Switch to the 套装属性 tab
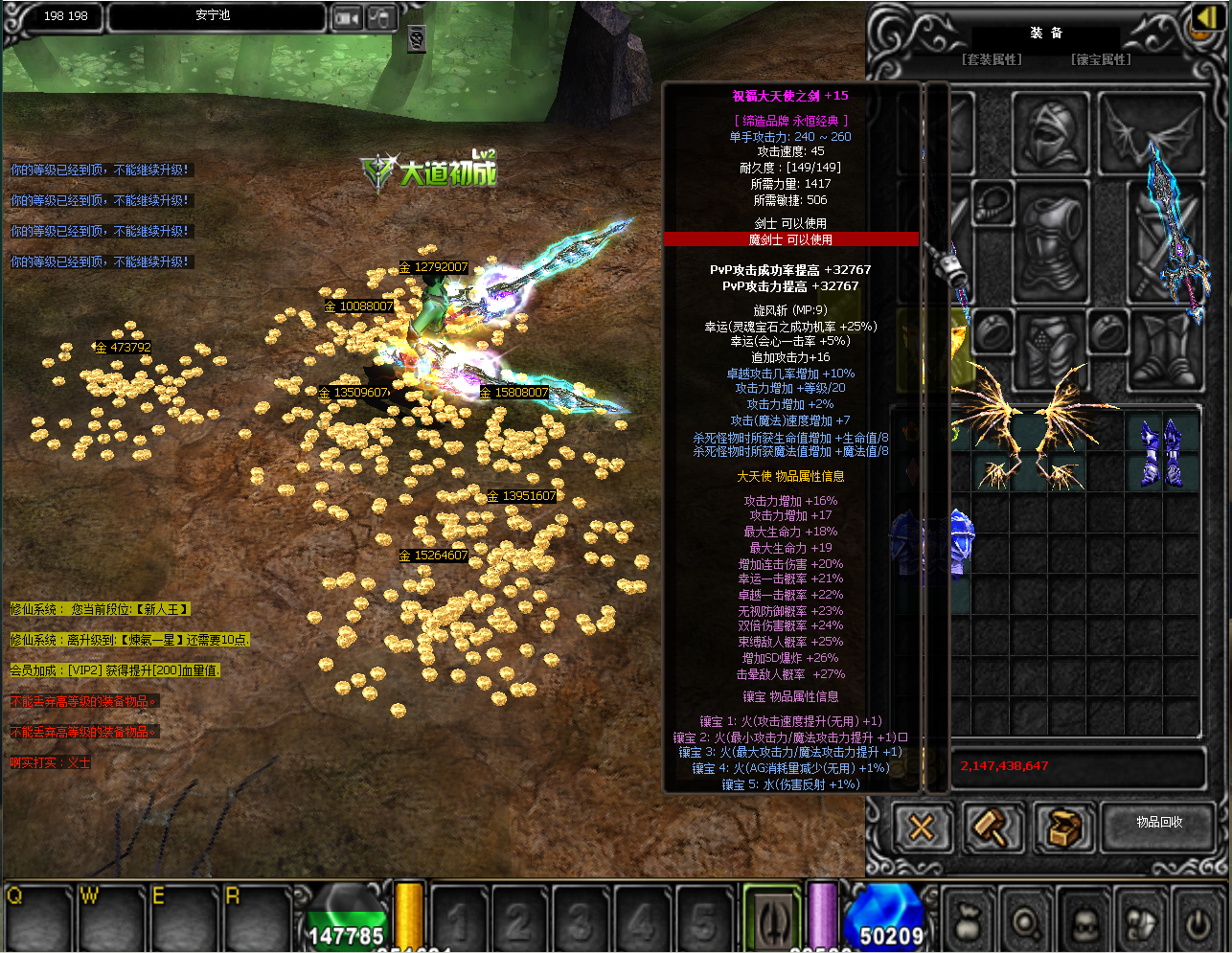The image size is (1232, 953). click(992, 59)
